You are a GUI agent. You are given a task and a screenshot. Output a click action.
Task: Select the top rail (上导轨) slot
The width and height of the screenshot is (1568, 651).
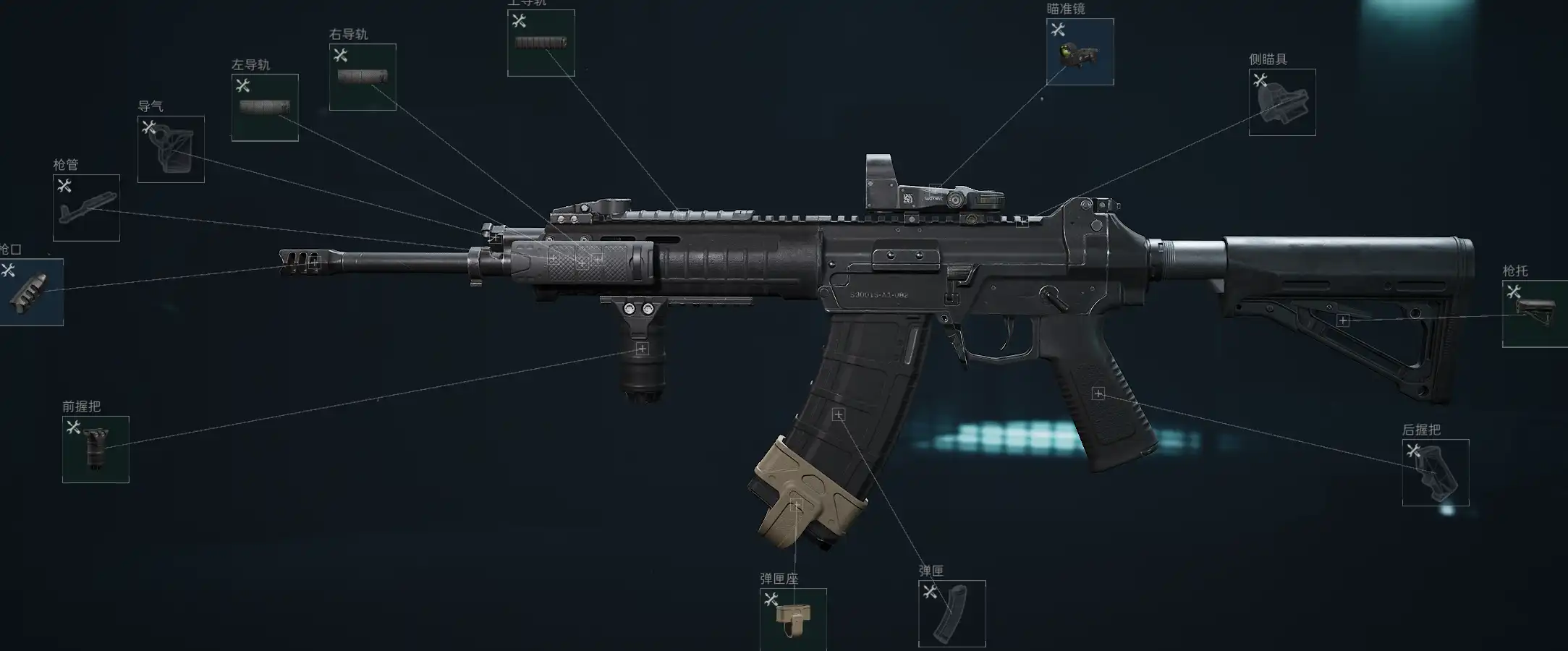pyautogui.click(x=541, y=43)
